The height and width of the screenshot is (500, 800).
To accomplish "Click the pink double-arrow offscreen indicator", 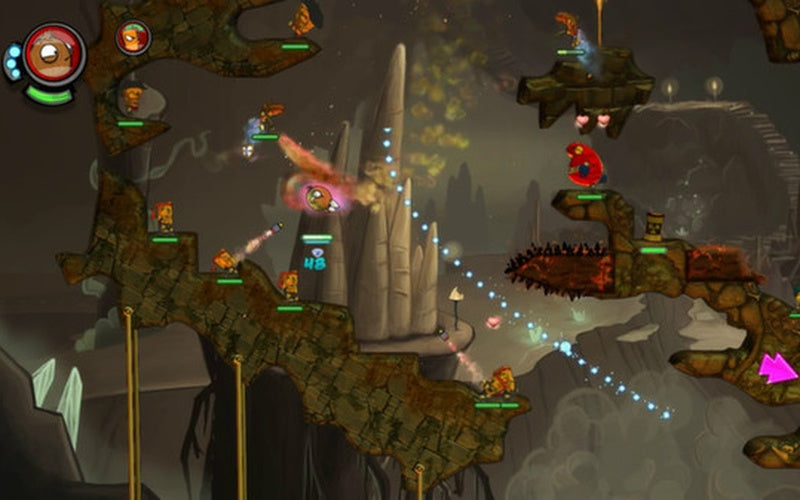I will tap(778, 367).
